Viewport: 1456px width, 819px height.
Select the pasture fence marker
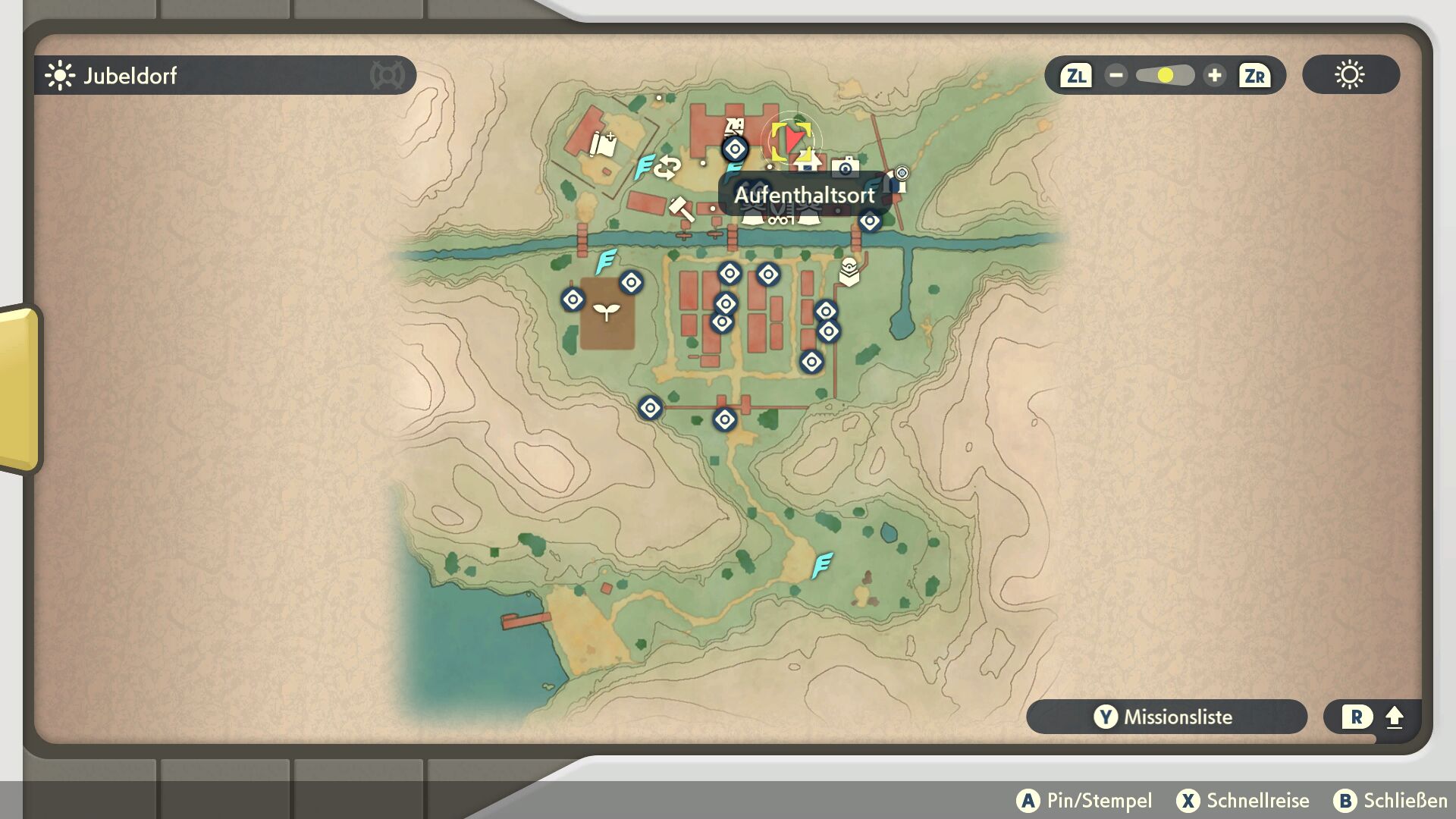click(x=603, y=144)
